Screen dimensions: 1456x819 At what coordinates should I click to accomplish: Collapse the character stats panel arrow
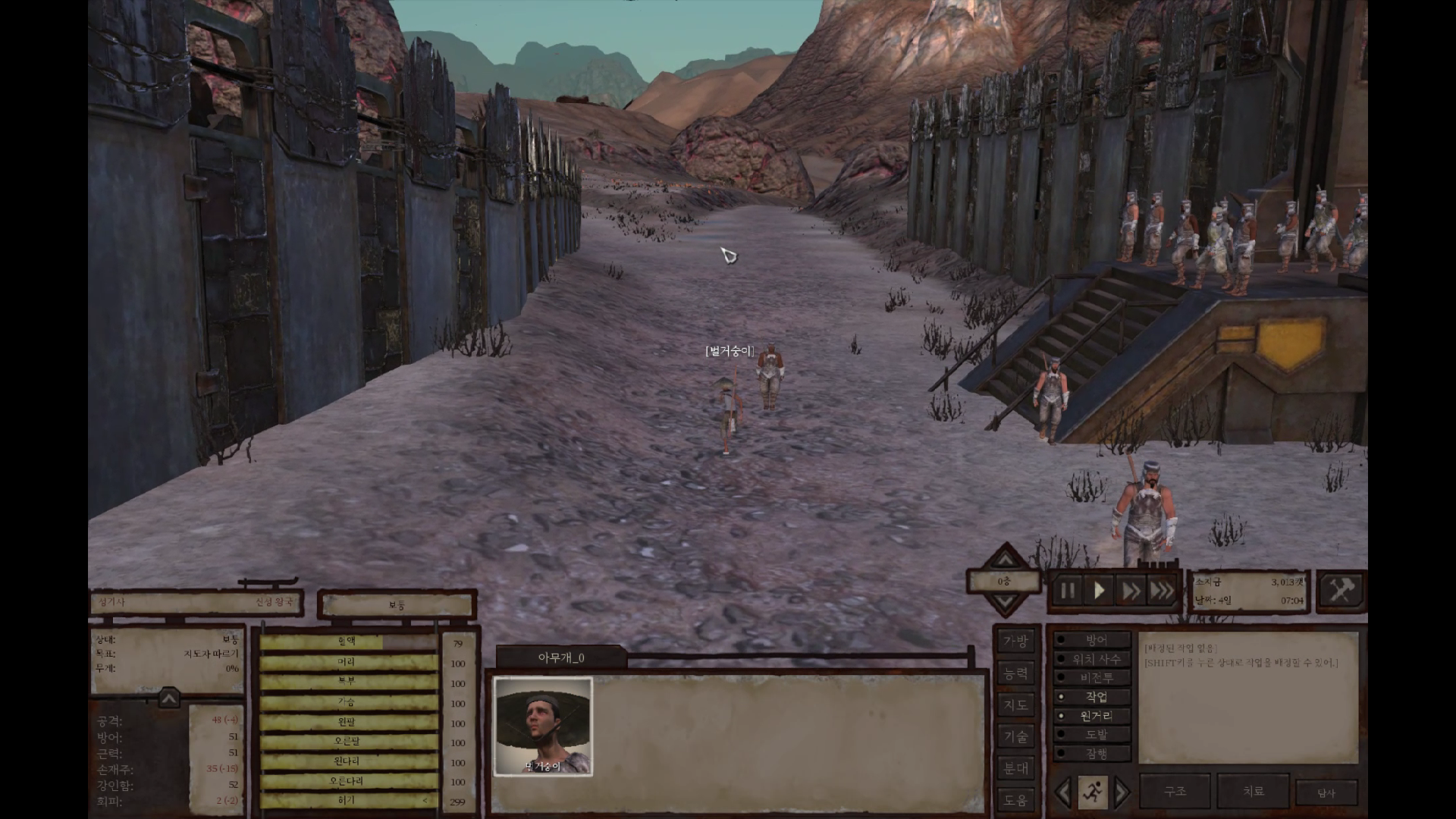pos(168,698)
